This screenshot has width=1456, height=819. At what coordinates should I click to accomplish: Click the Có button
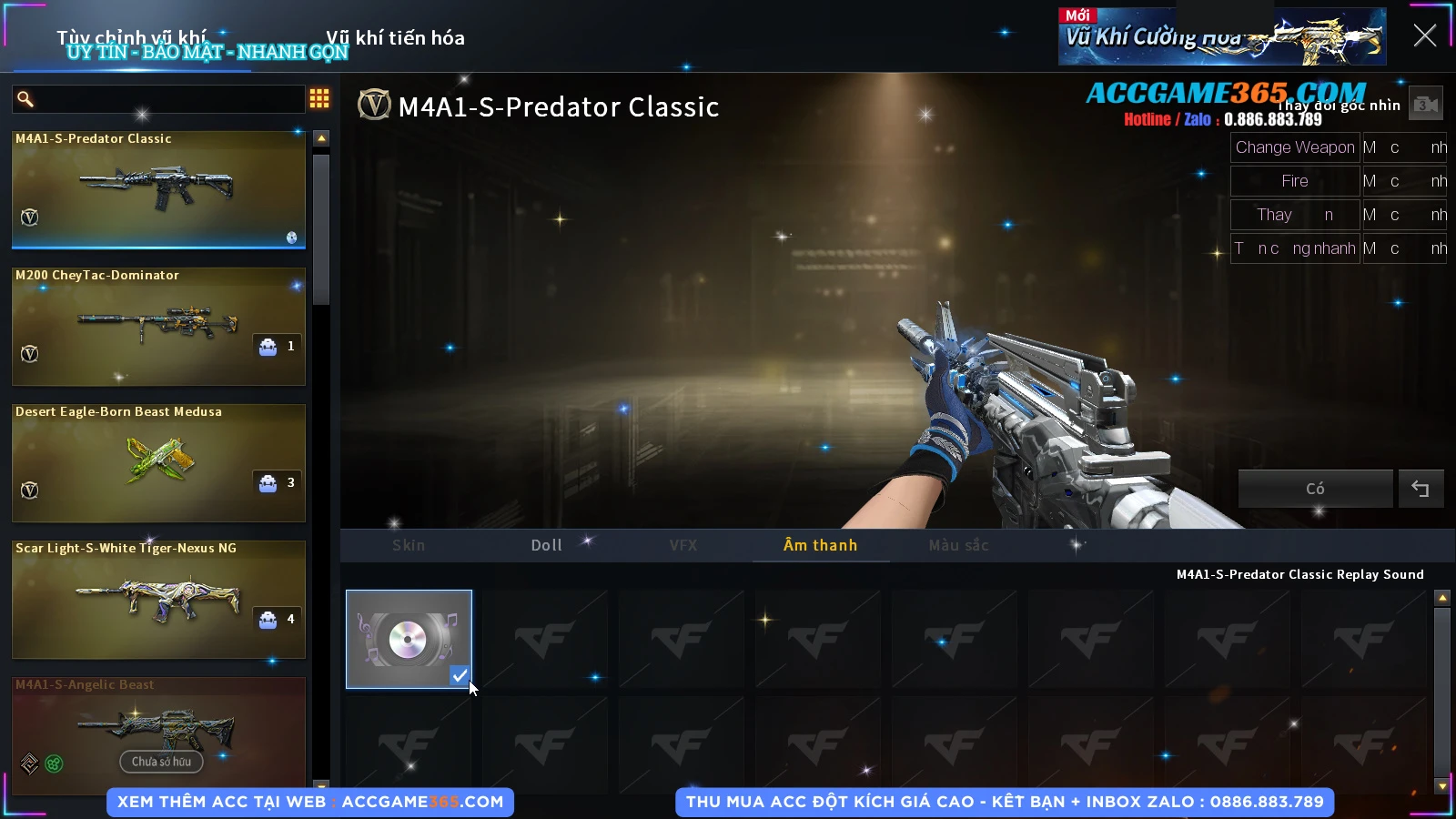point(1315,489)
